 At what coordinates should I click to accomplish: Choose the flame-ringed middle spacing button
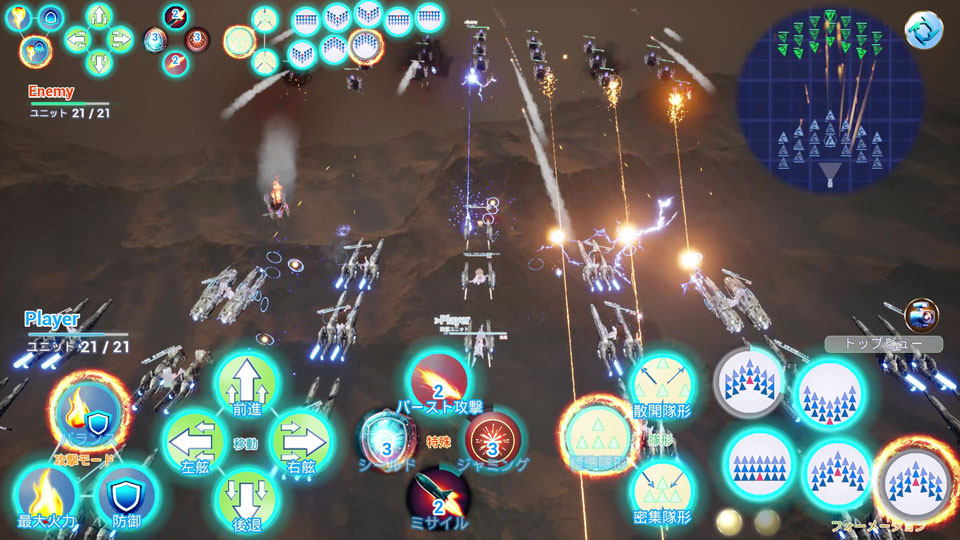pos(597,438)
